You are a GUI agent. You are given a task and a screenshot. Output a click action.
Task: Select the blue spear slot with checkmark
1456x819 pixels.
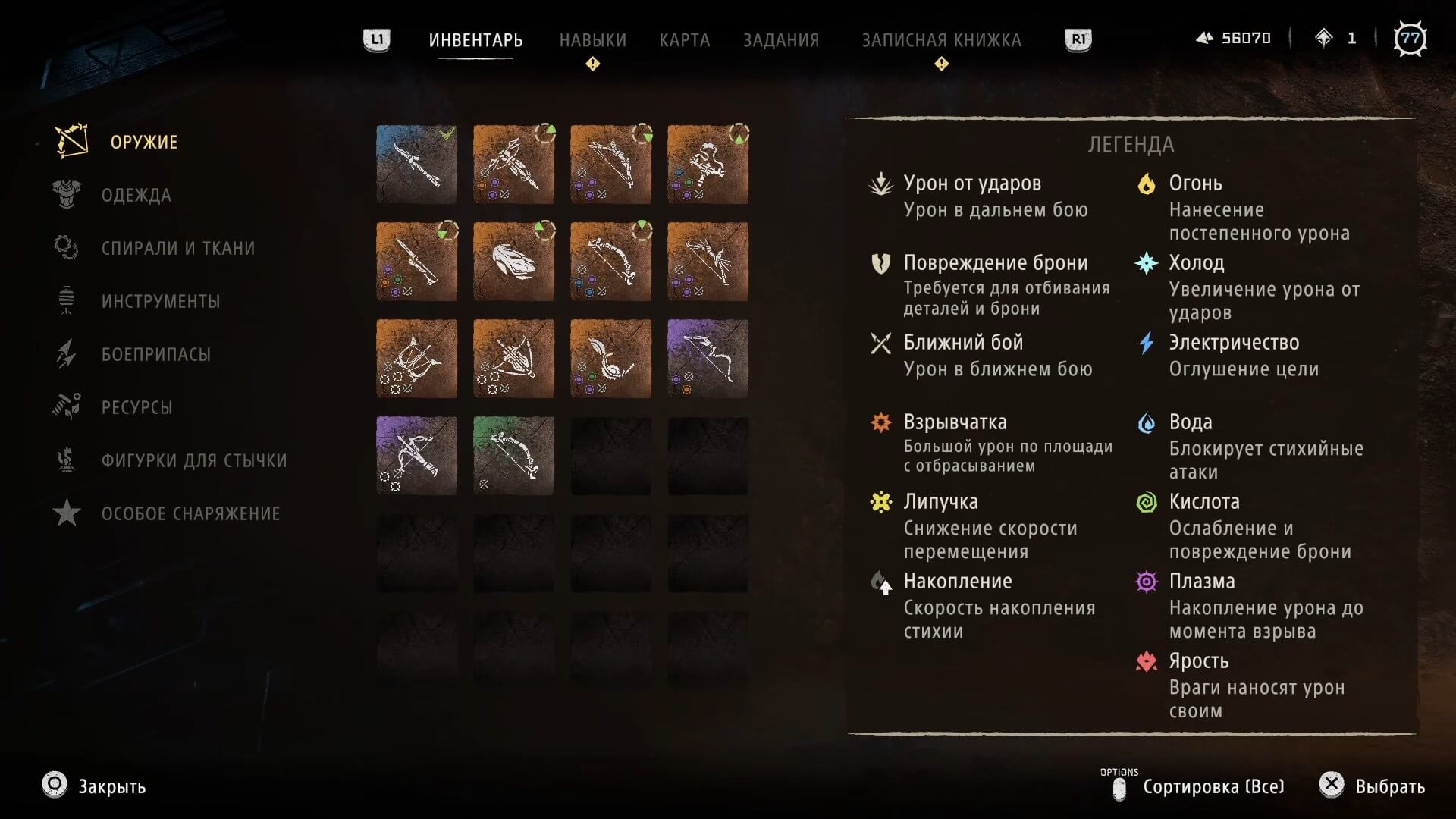[416, 165]
